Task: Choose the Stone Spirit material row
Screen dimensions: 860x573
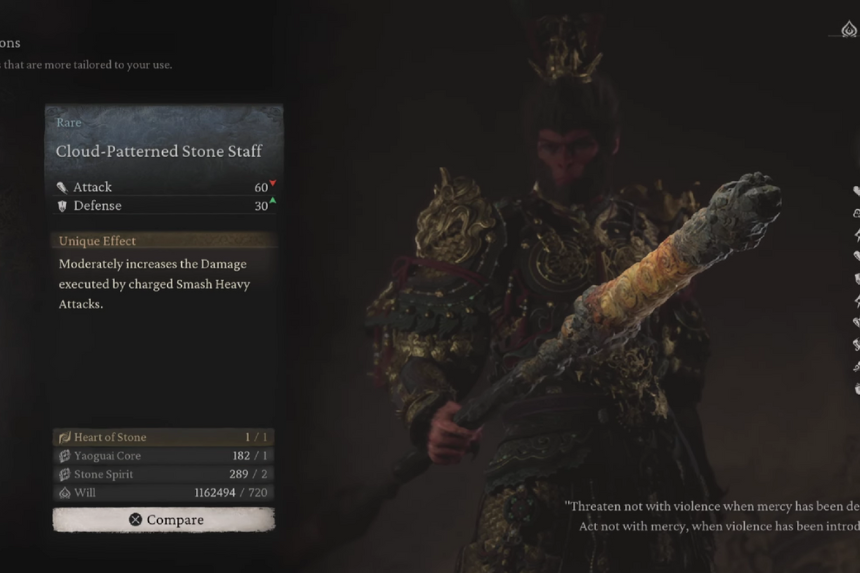Action: pos(164,474)
